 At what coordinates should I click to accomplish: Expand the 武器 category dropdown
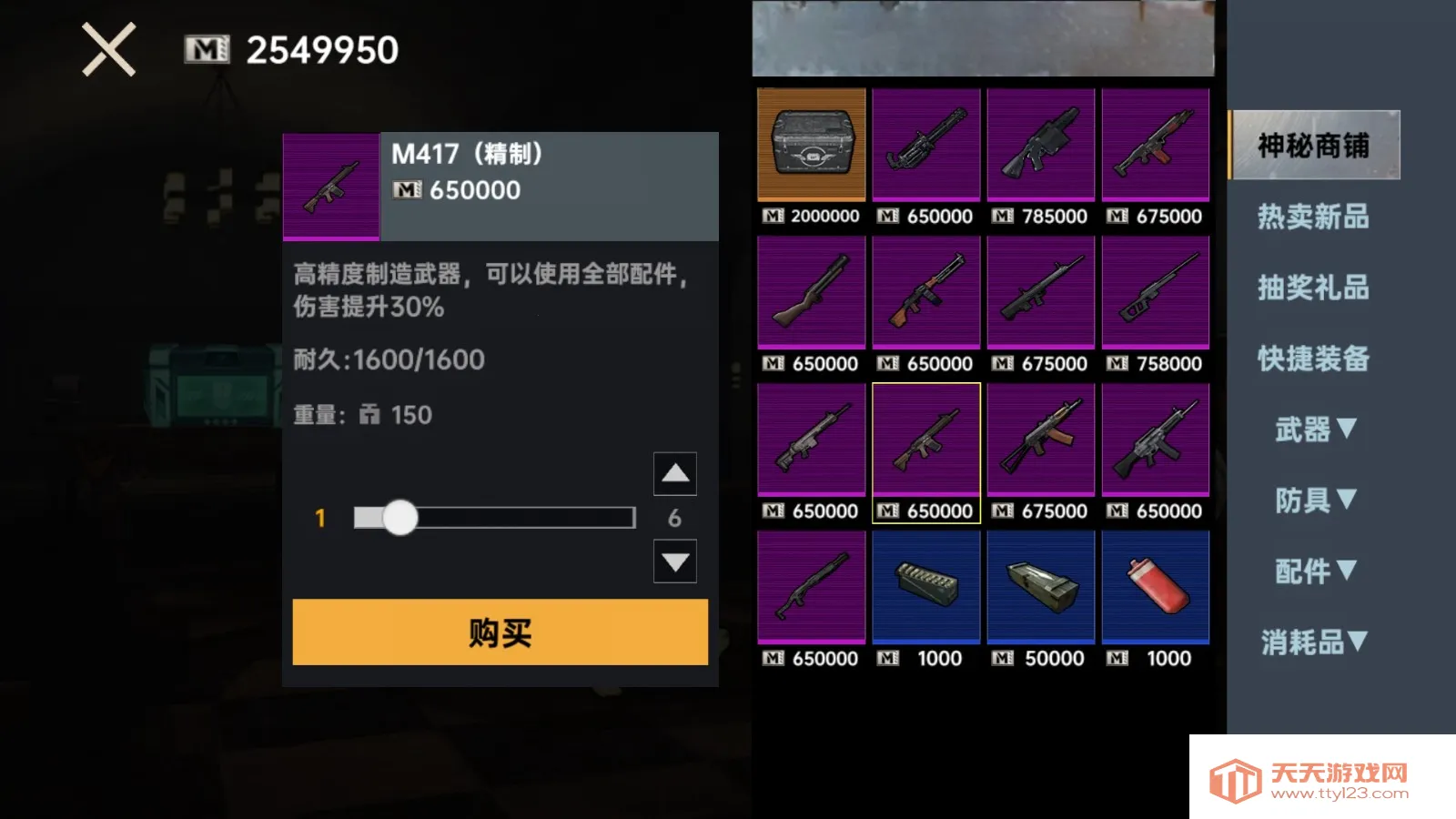(1315, 429)
